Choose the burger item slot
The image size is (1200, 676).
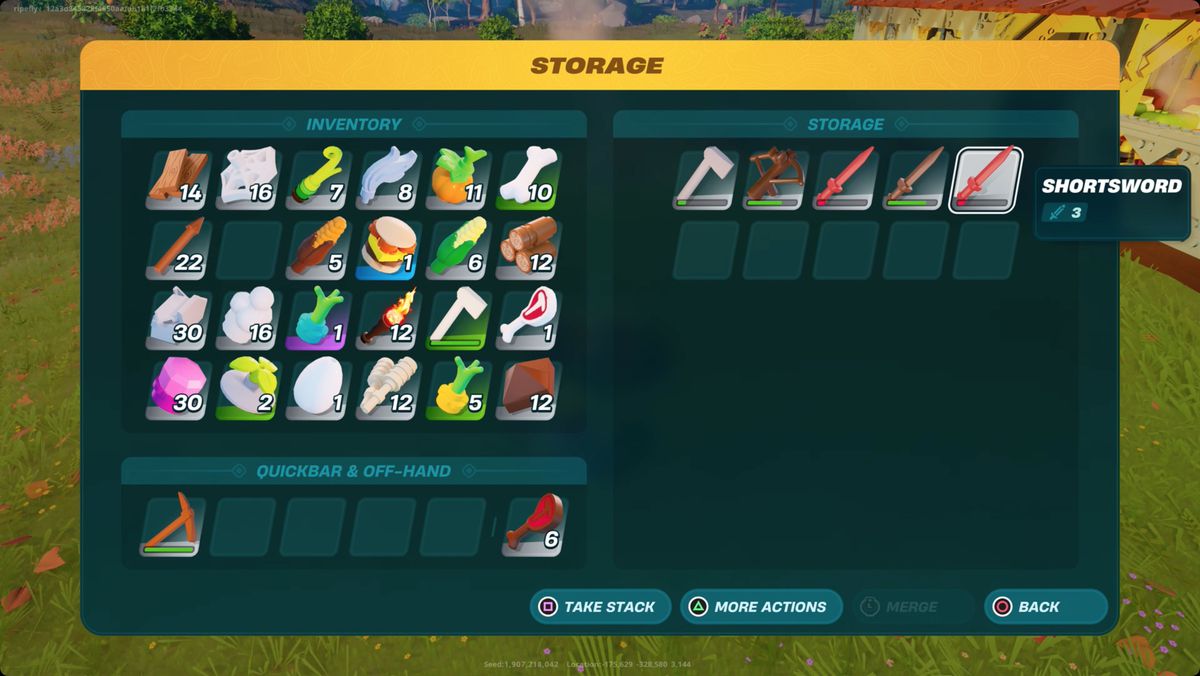(388, 249)
